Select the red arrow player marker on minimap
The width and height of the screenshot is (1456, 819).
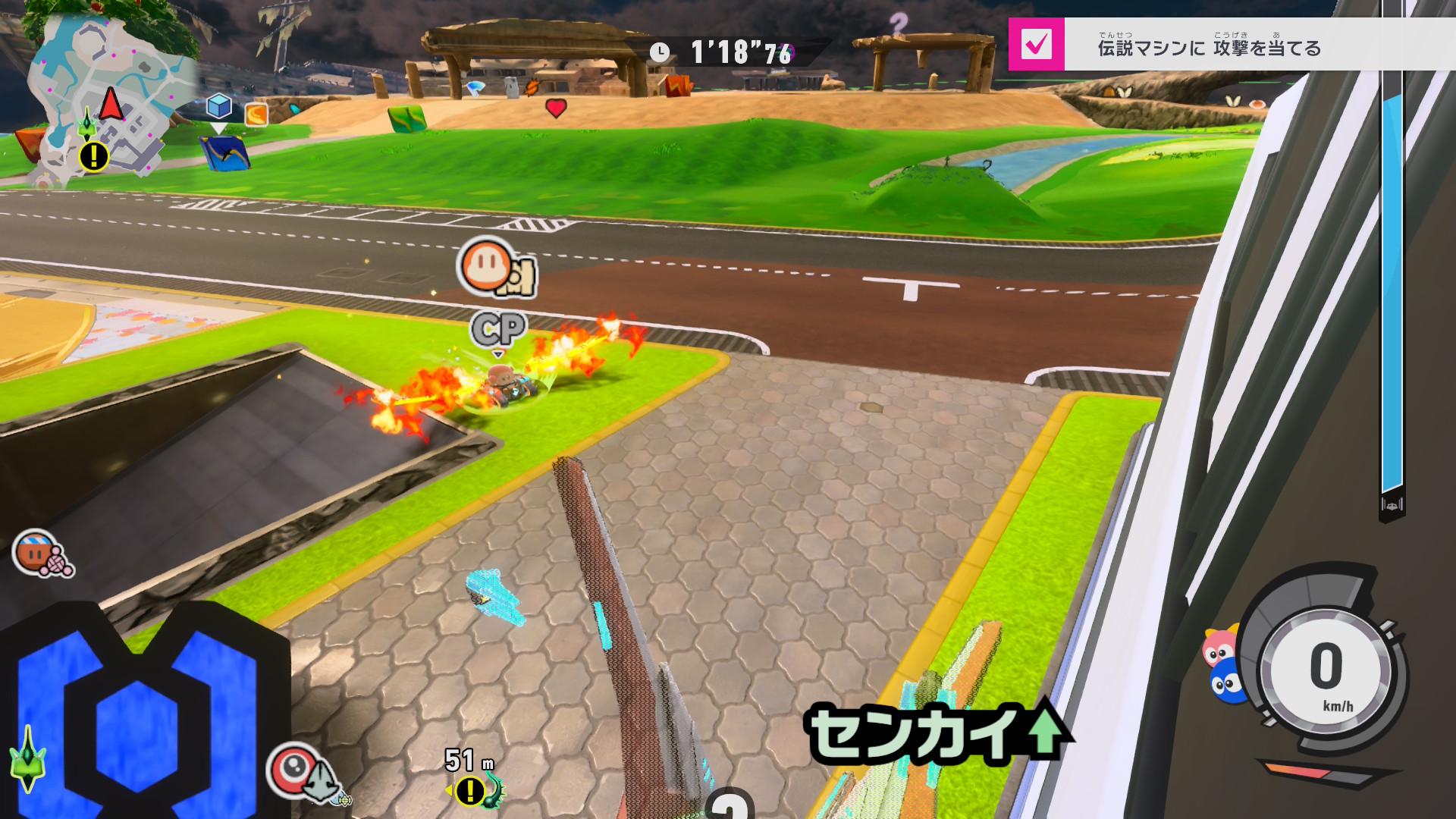click(111, 104)
